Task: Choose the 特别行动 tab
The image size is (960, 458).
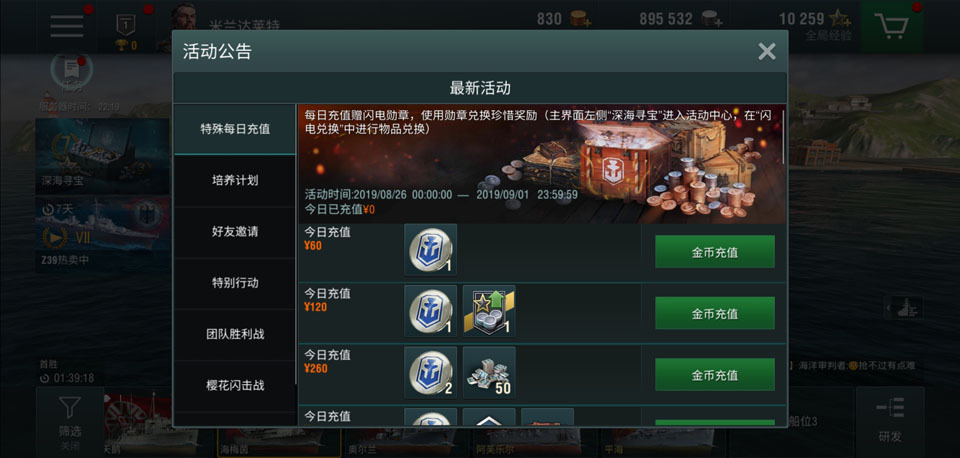Action: point(234,283)
